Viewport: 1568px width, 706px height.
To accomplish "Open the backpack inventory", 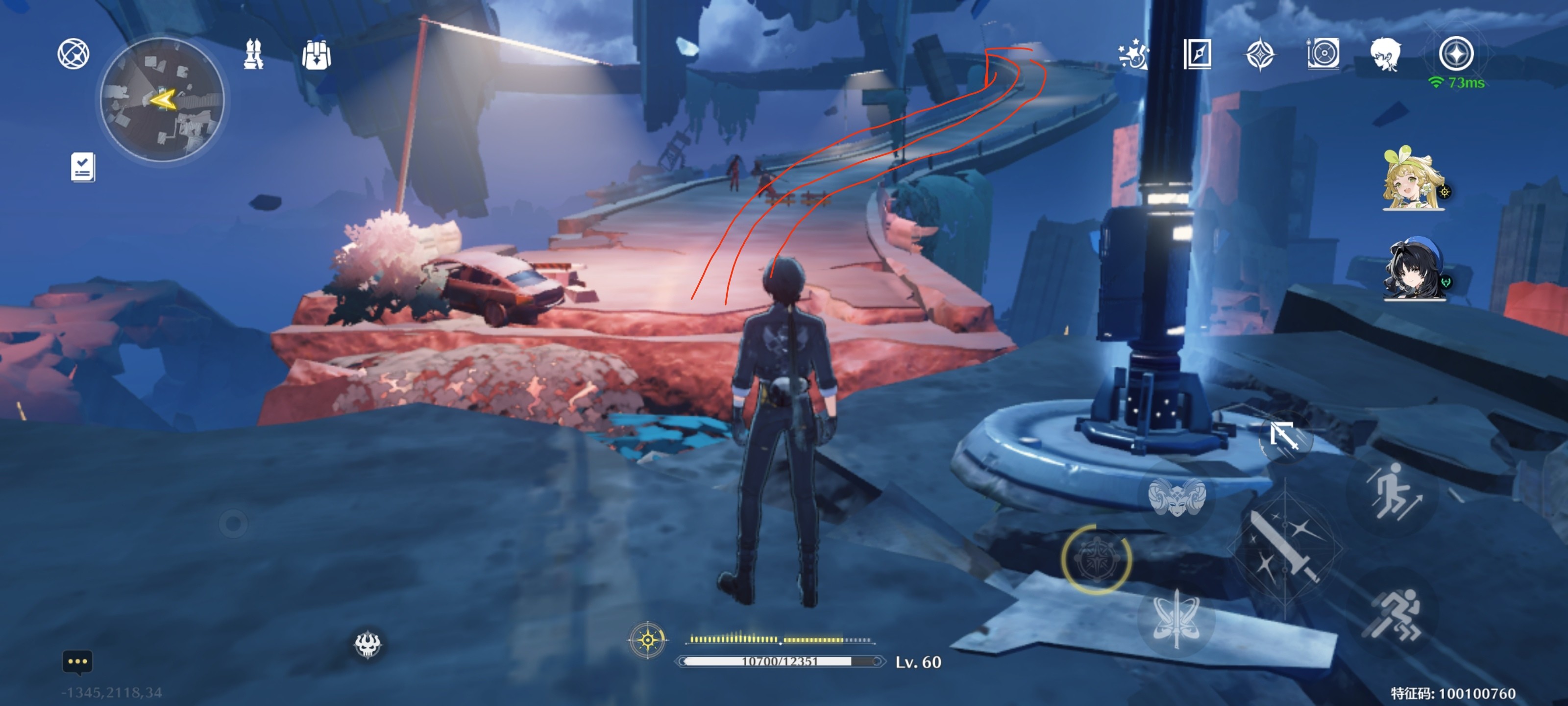I will click(316, 55).
